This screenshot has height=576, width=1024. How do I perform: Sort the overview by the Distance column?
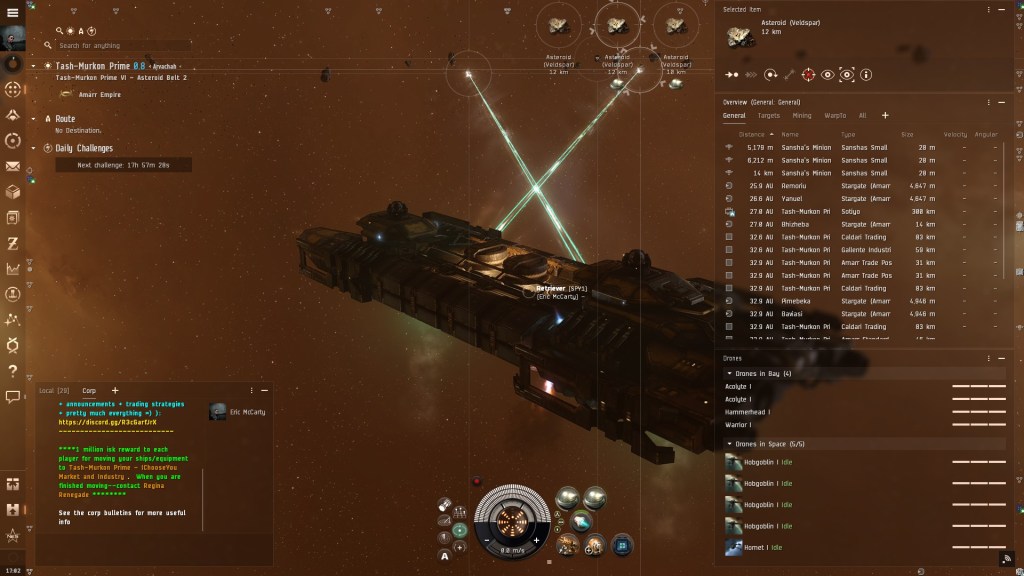pyautogui.click(x=750, y=134)
